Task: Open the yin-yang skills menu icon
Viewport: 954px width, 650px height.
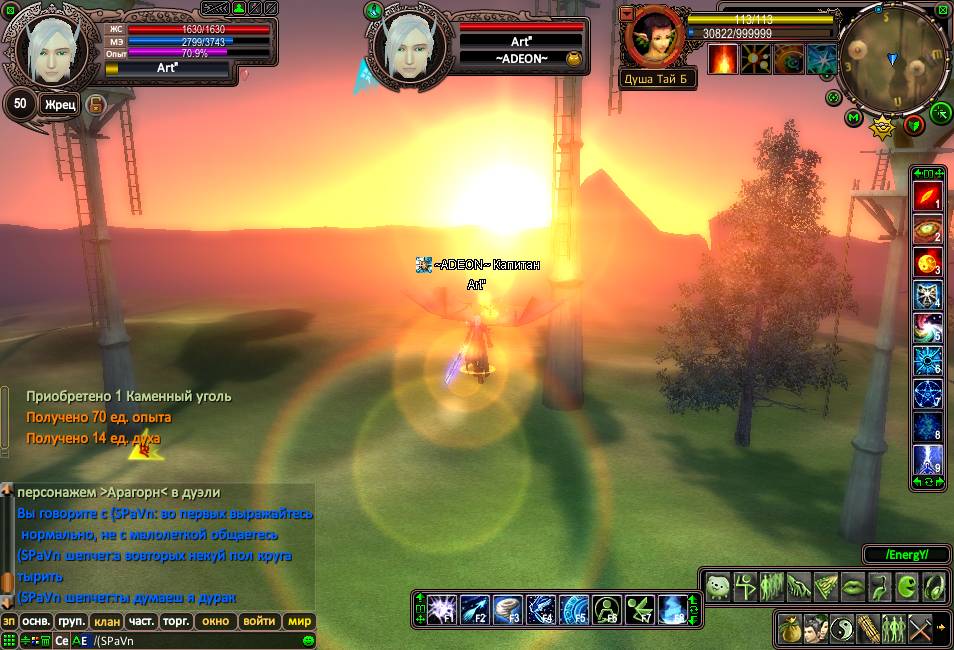Action: (x=843, y=629)
